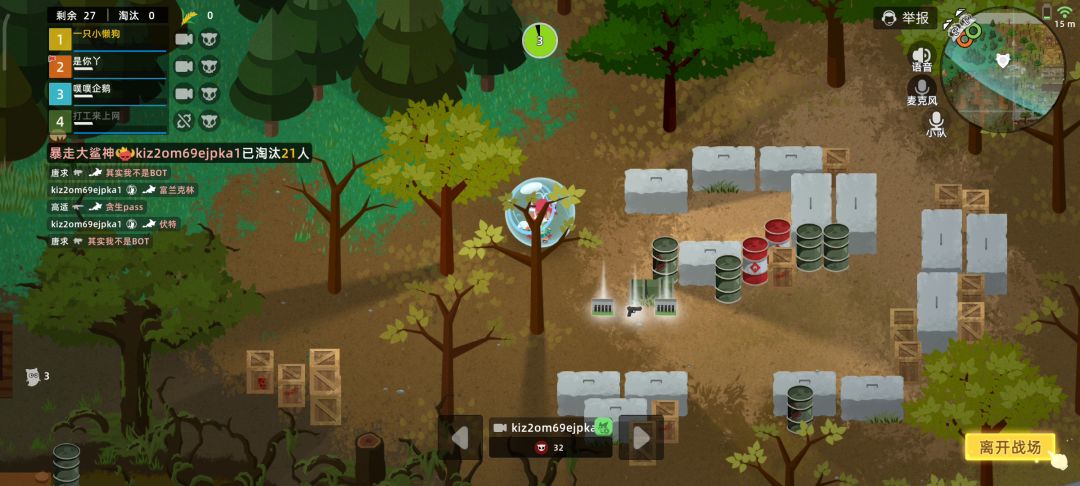1080x486 pixels.
Task: Watch teammate 噗噗企鹅 via camera icon
Action: tap(184, 93)
